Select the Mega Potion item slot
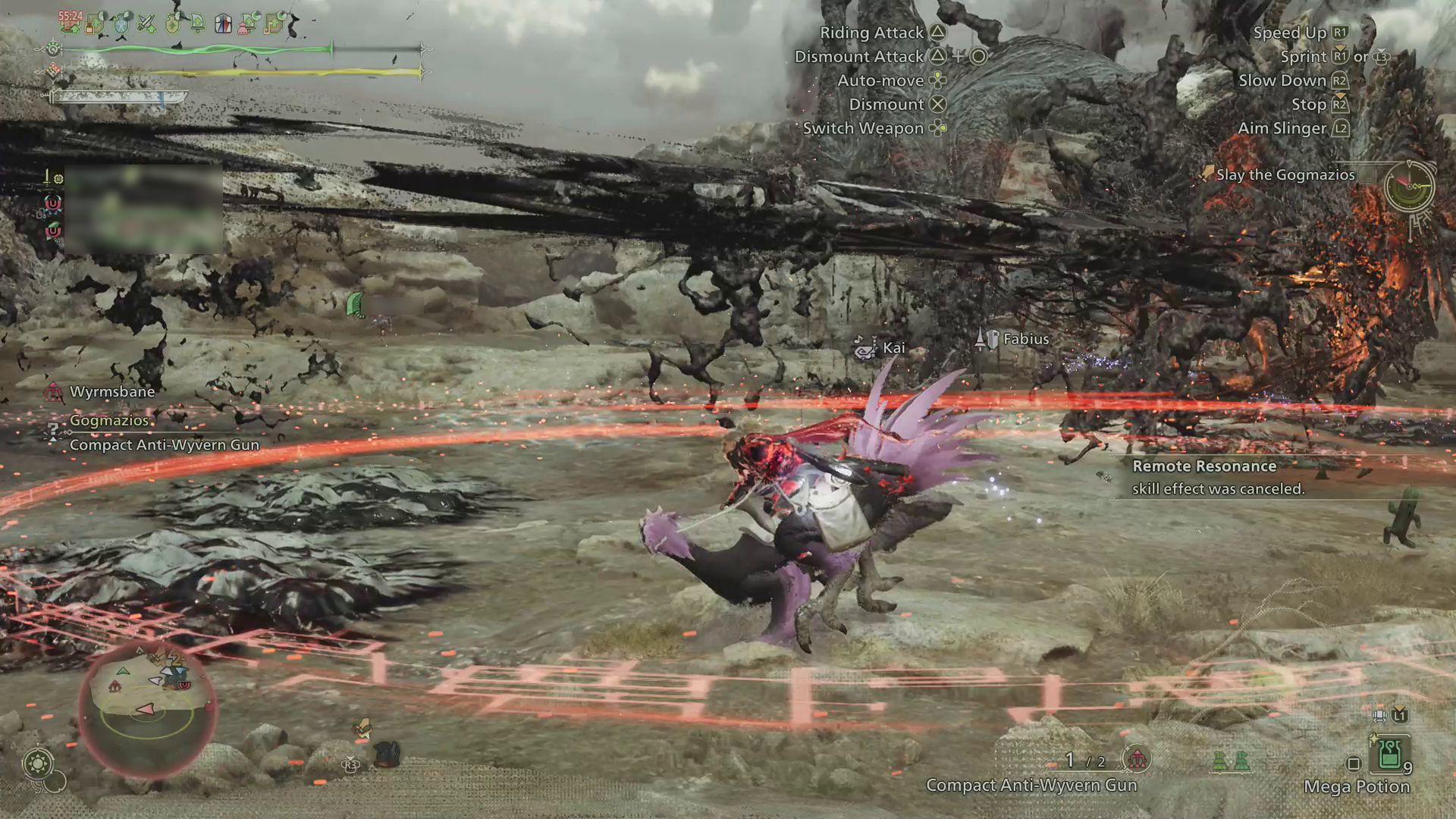The image size is (1456, 819). pos(1389,755)
